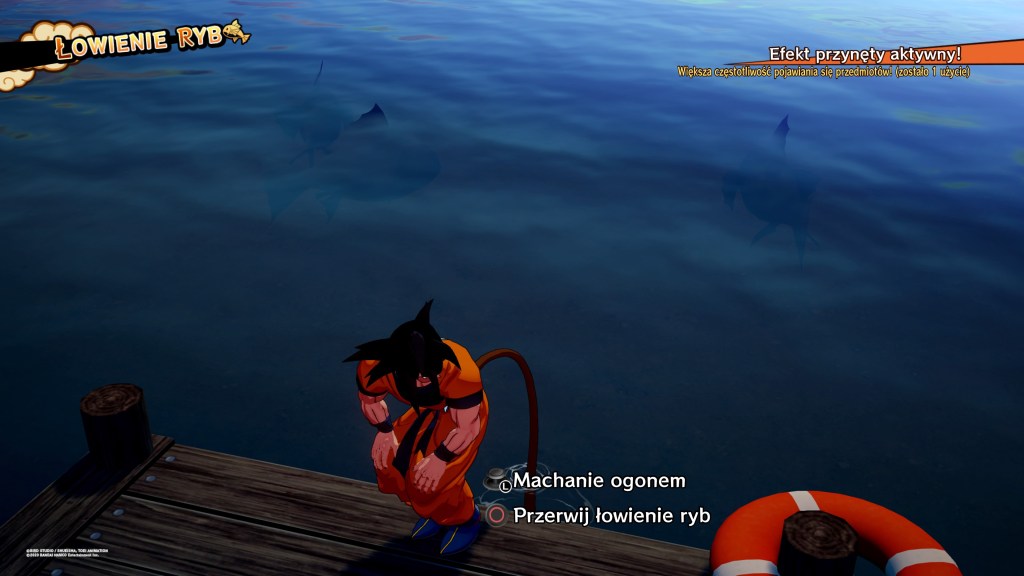Viewport: 1024px width, 576px height.
Task: Click the Efekt przynęty aktywny notification banner
Action: (x=864, y=54)
